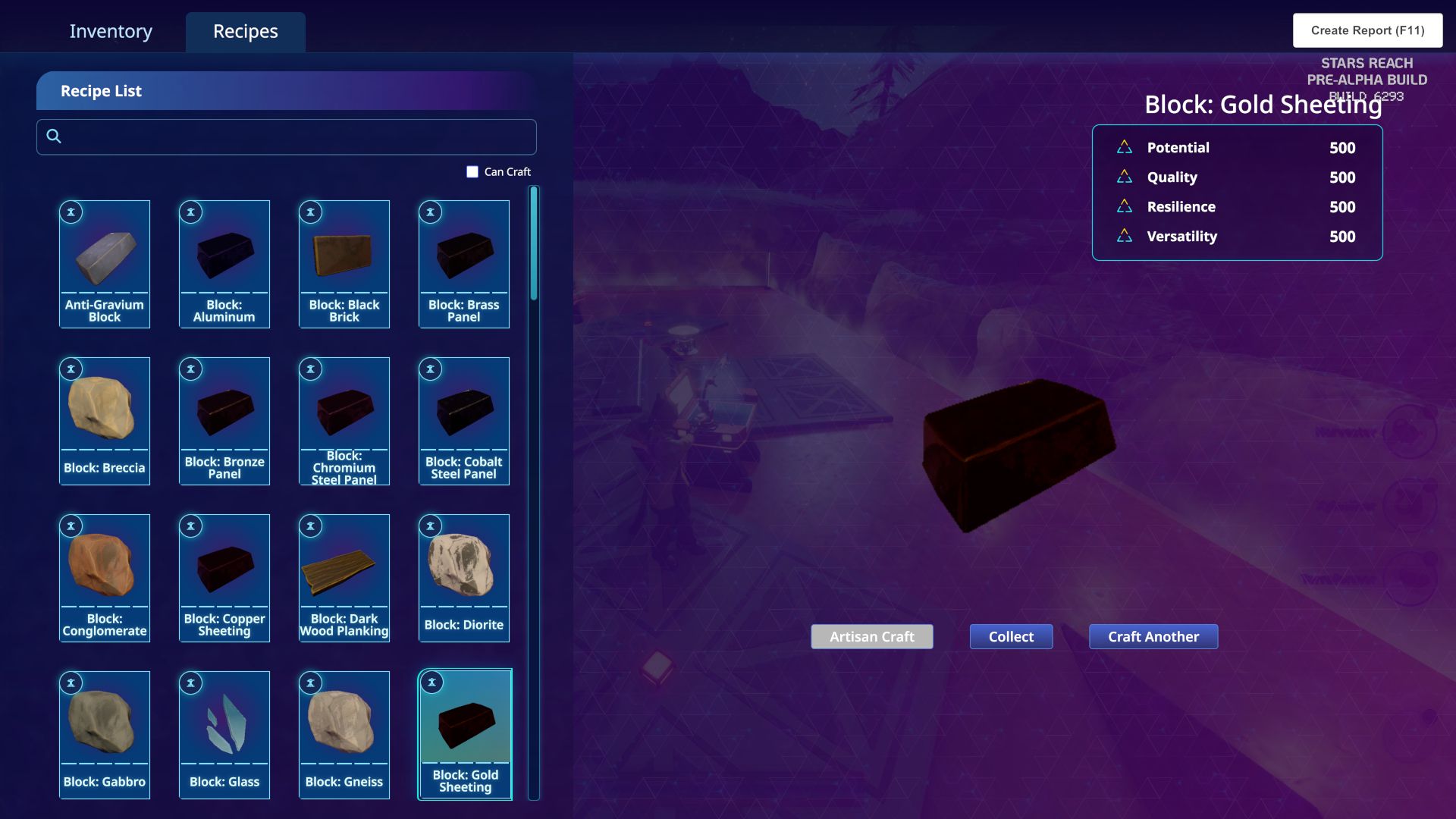Collect the crafted Gold Sheeting
The height and width of the screenshot is (819, 1456).
1011,637
